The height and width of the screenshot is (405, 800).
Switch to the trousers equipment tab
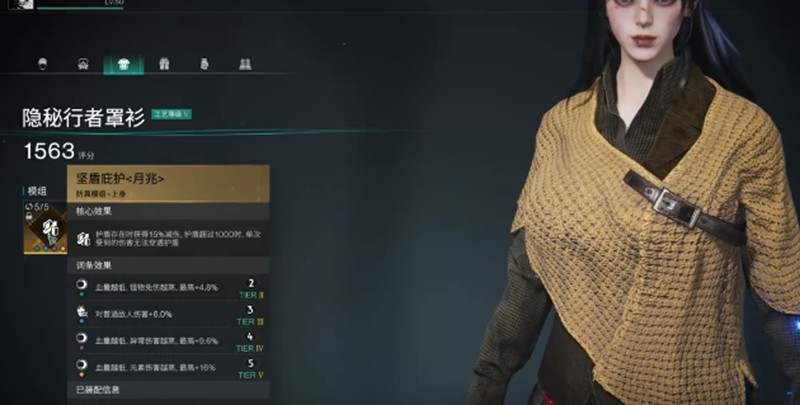[164, 64]
